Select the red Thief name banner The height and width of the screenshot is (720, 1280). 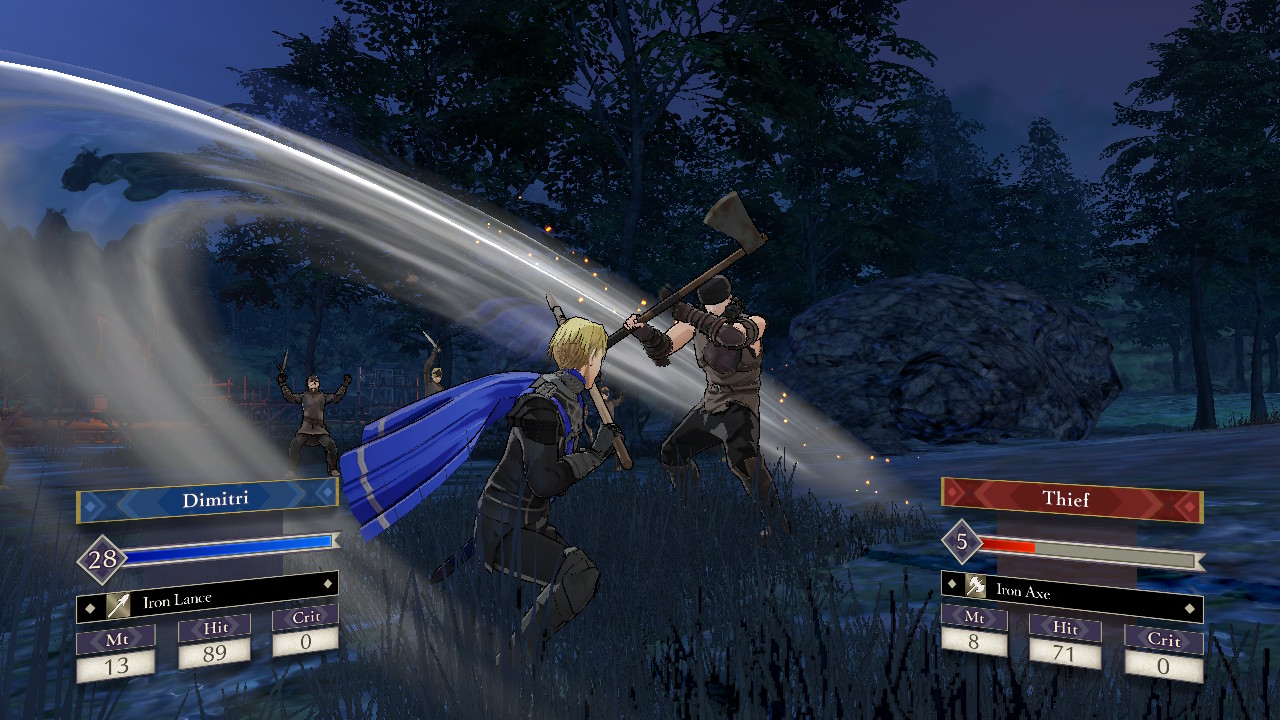tap(1070, 499)
